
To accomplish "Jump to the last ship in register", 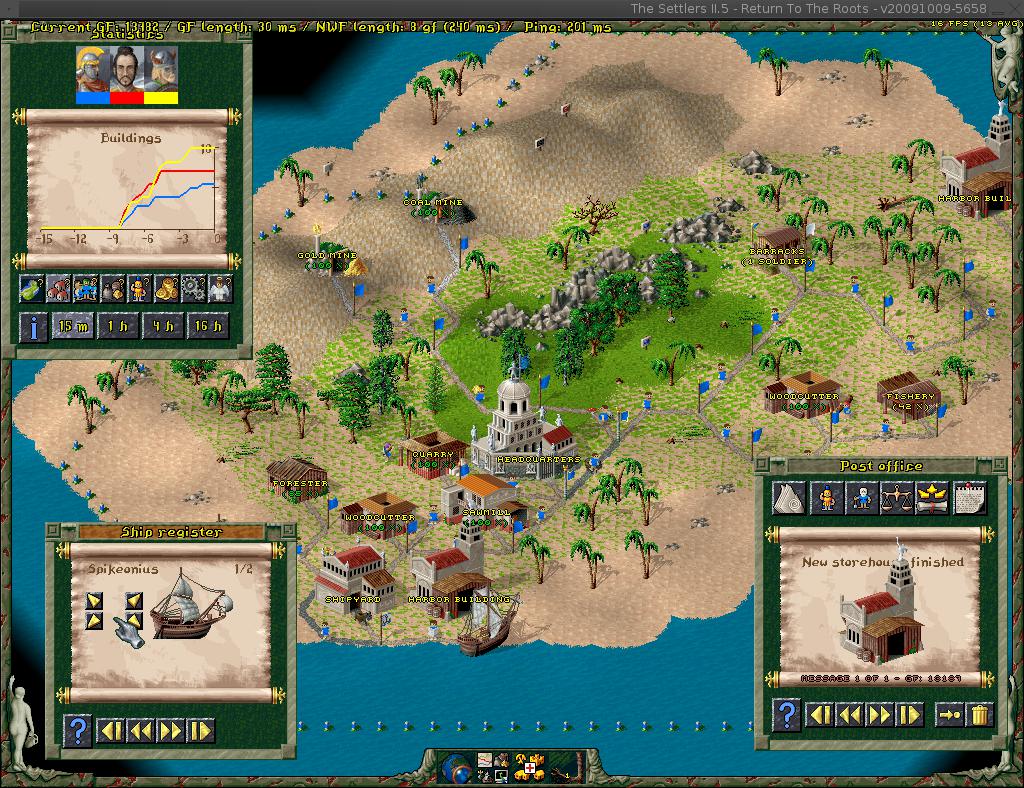I will tap(201, 731).
